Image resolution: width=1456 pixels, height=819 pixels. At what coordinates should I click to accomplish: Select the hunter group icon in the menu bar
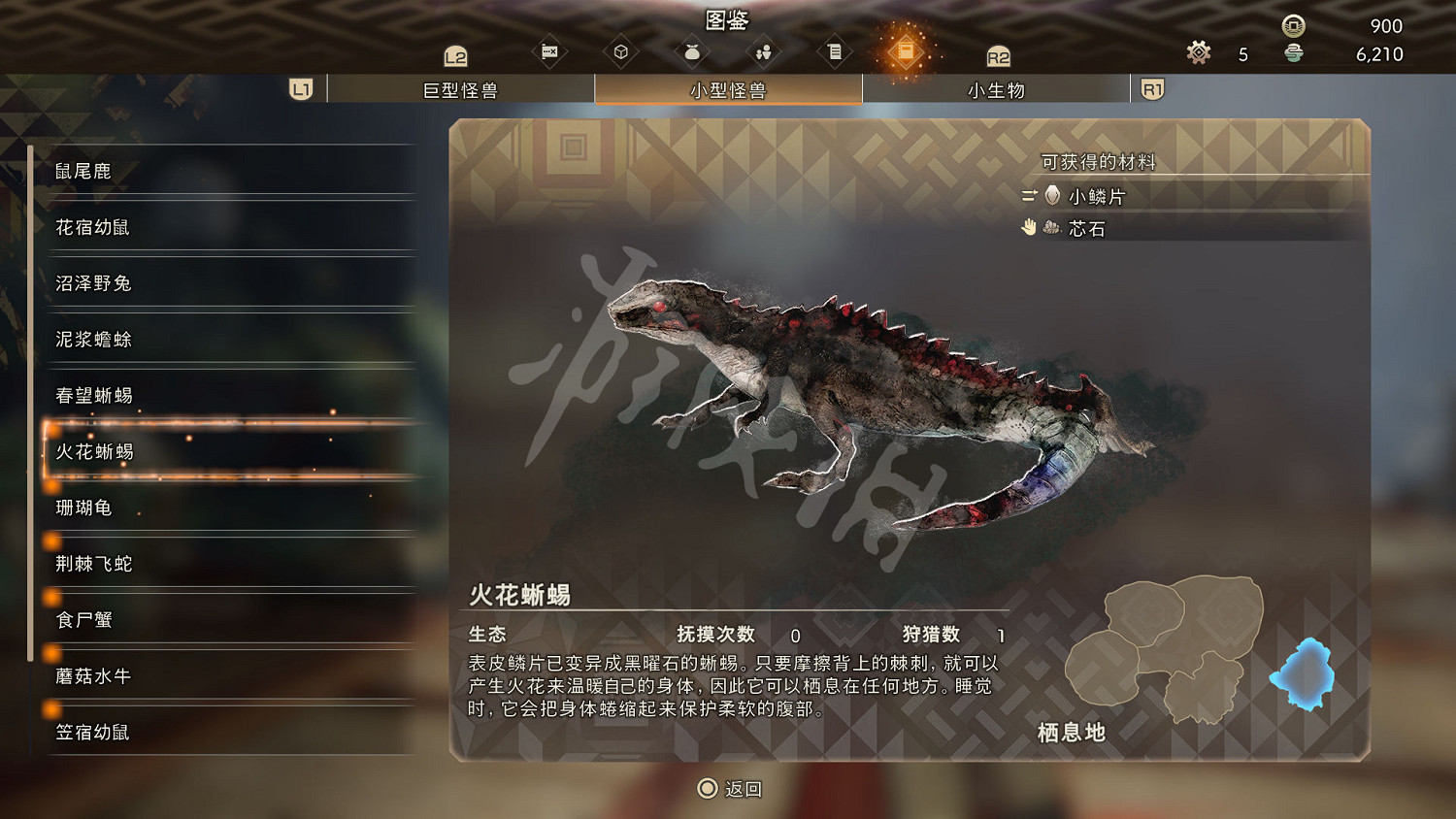coord(763,49)
